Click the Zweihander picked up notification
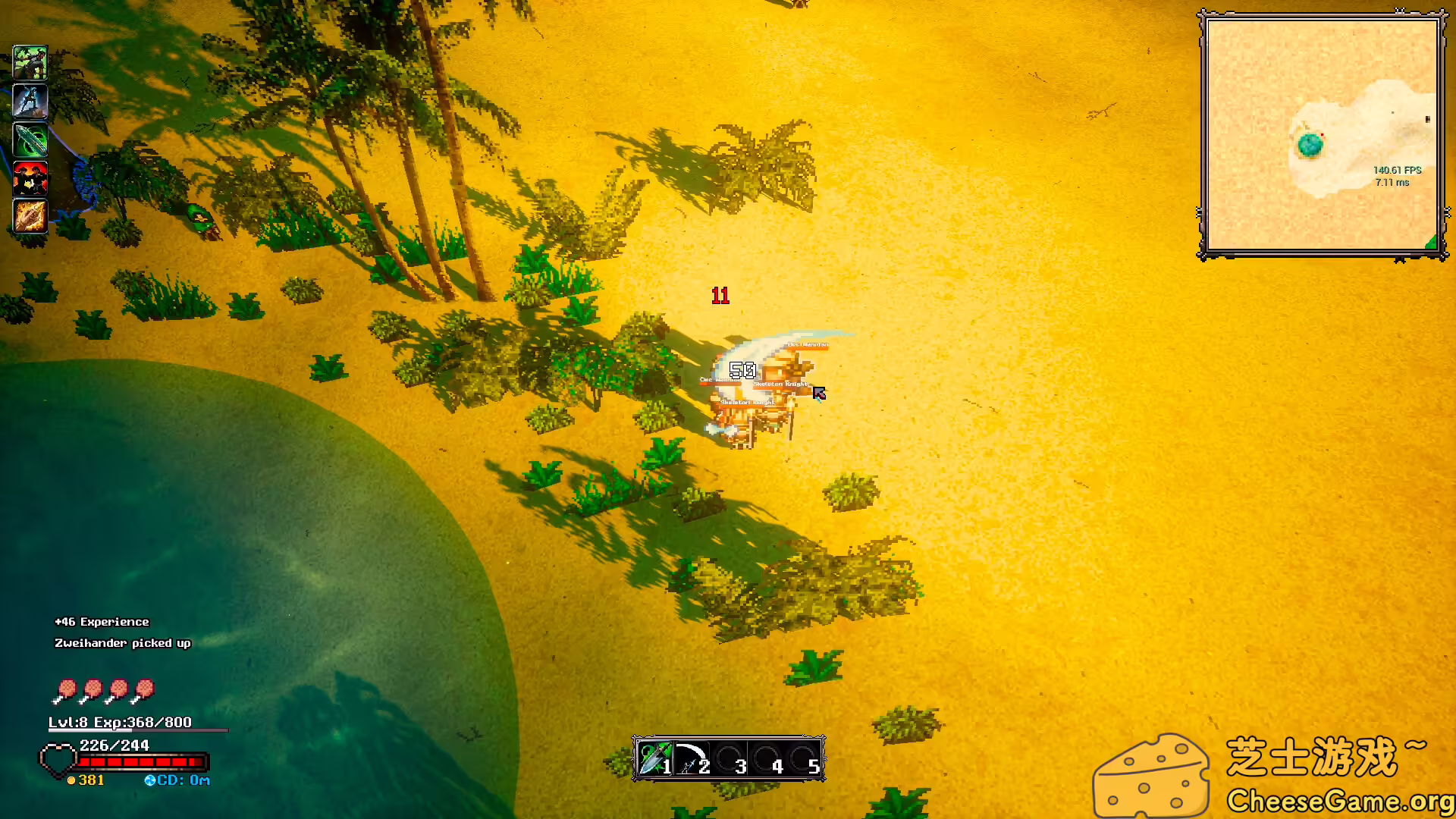The height and width of the screenshot is (819, 1456). (123, 643)
